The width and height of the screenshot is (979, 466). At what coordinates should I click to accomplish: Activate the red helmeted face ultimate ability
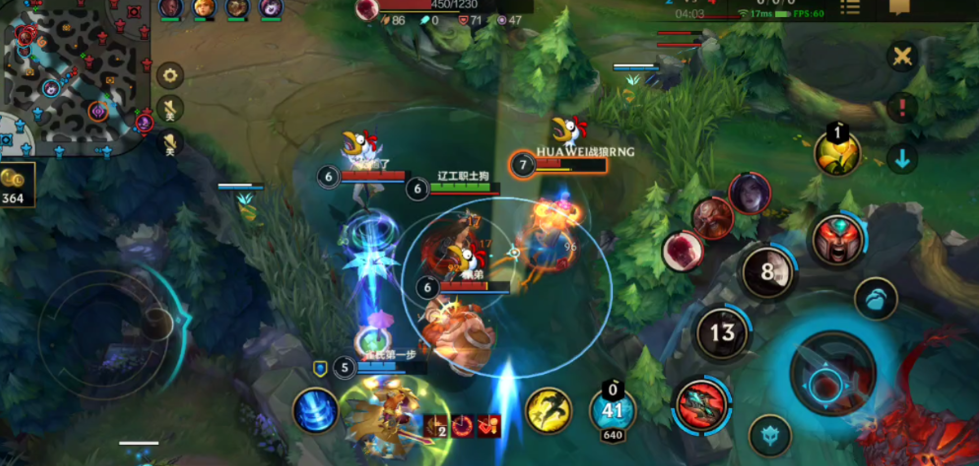(838, 240)
